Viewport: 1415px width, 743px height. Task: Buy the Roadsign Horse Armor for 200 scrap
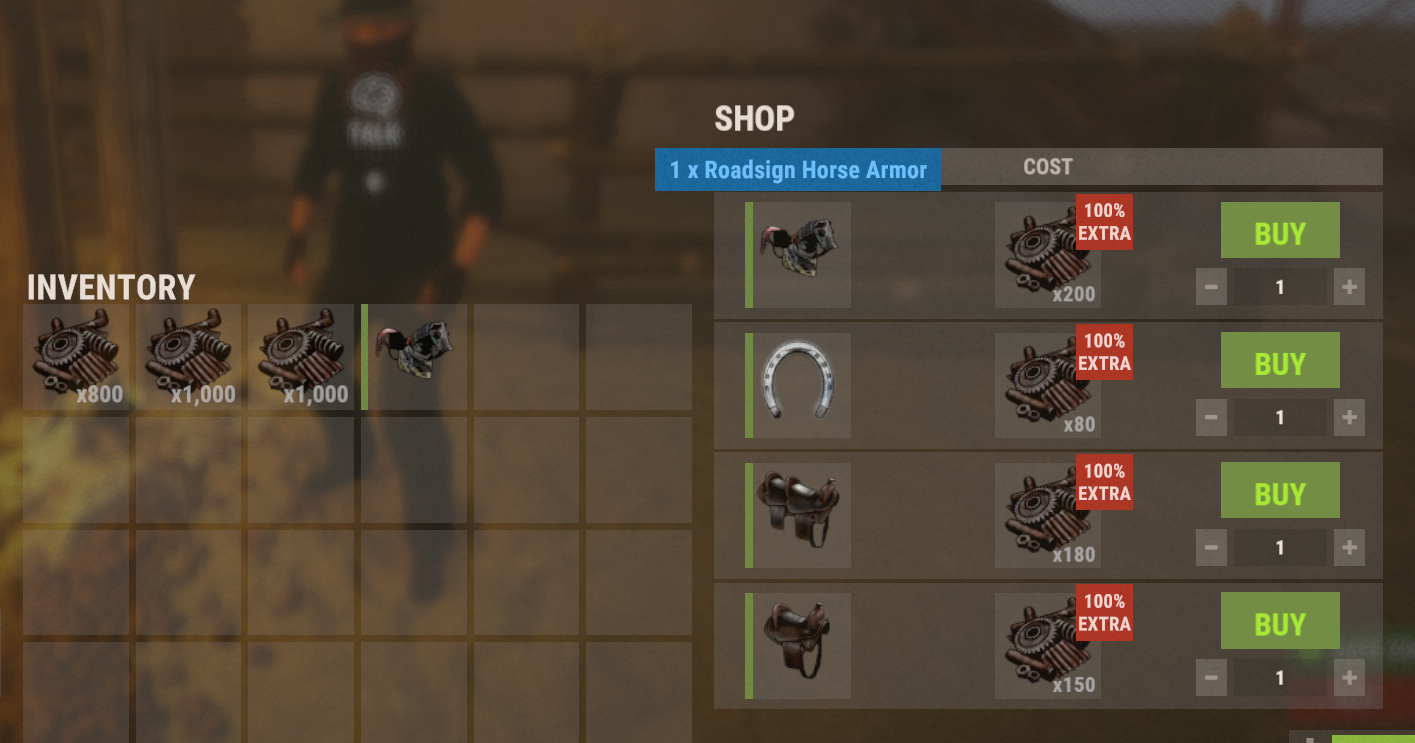click(x=1279, y=231)
